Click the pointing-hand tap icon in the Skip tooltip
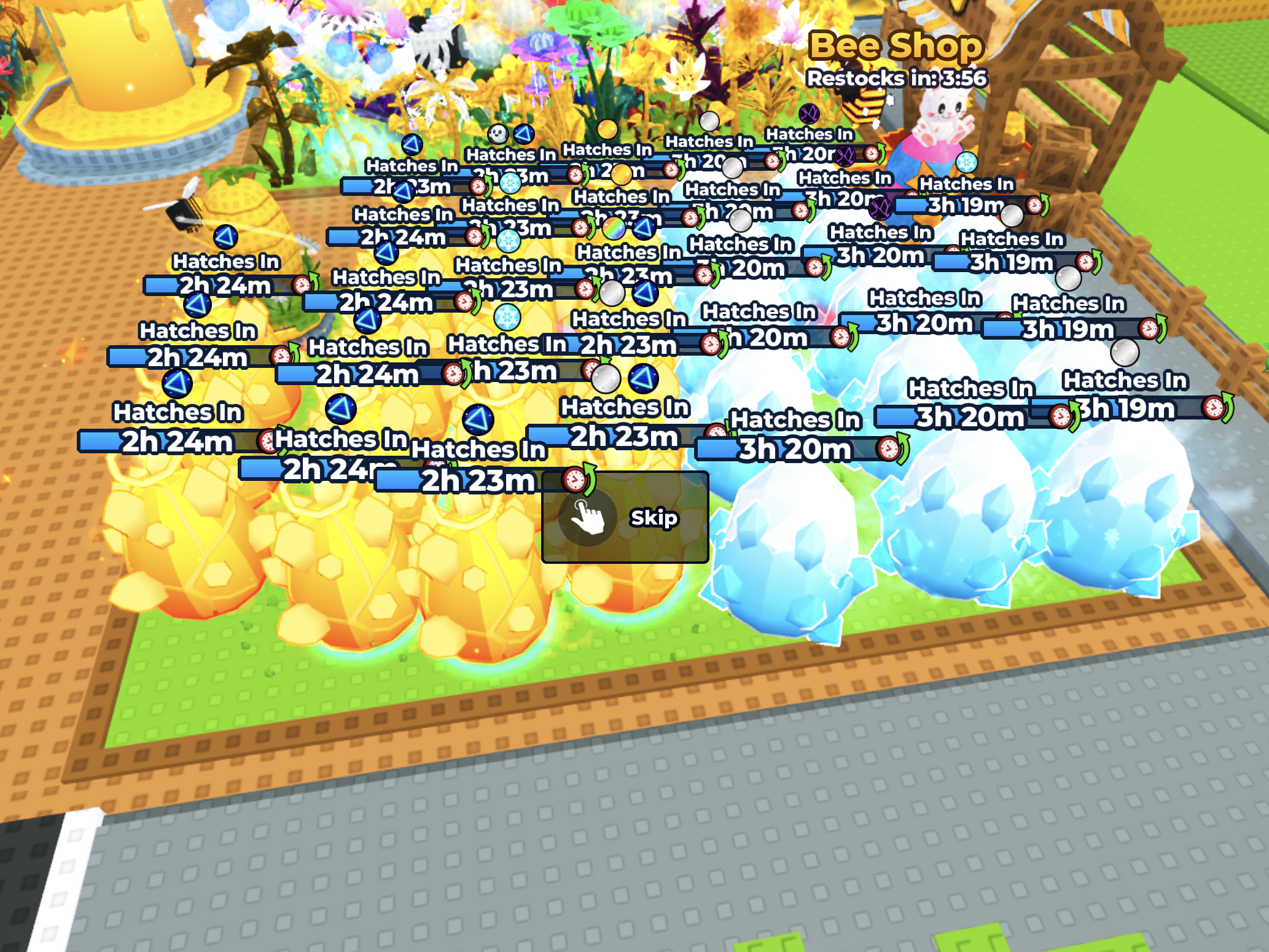The height and width of the screenshot is (952, 1269). coord(588,518)
